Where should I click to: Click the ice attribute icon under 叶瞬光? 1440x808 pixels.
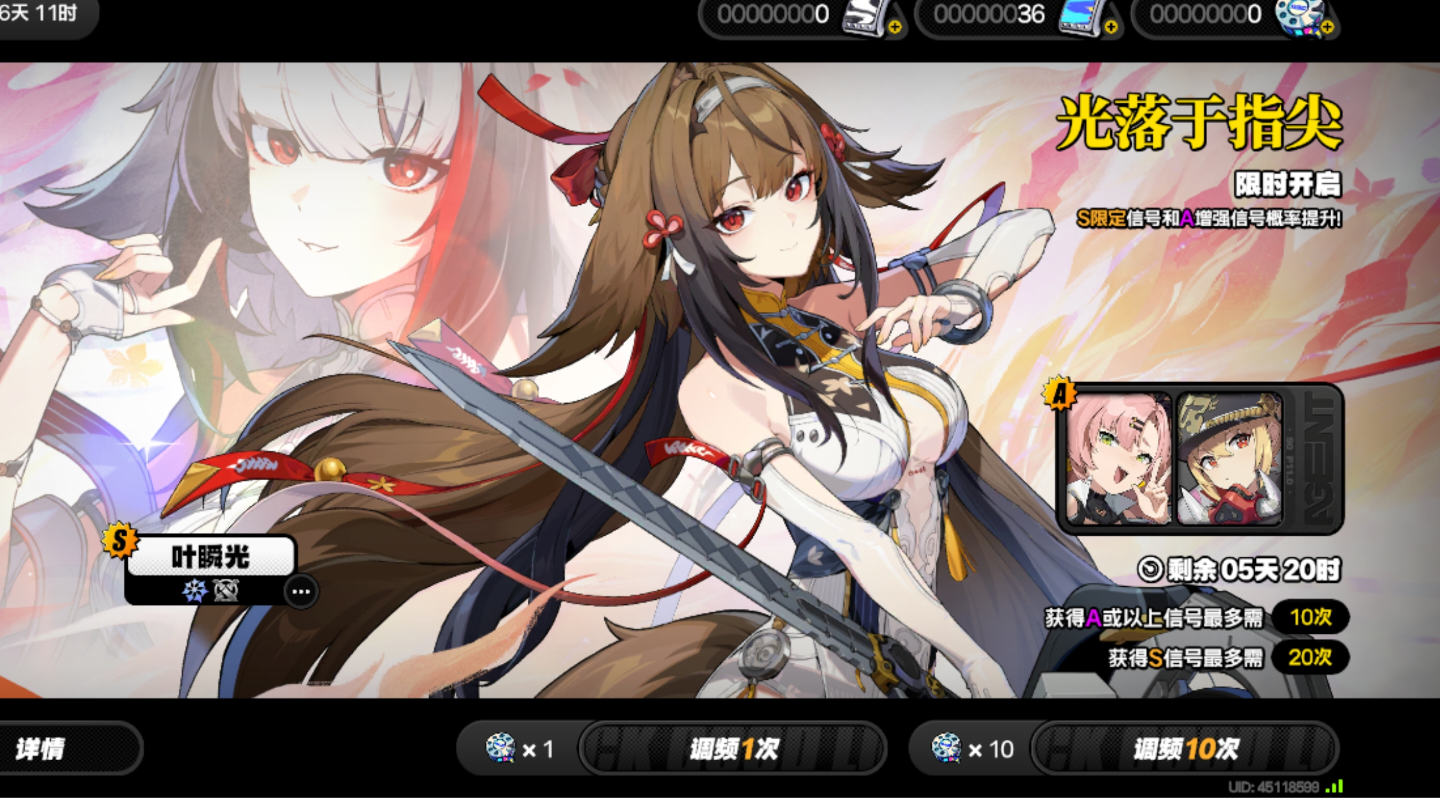(195, 590)
